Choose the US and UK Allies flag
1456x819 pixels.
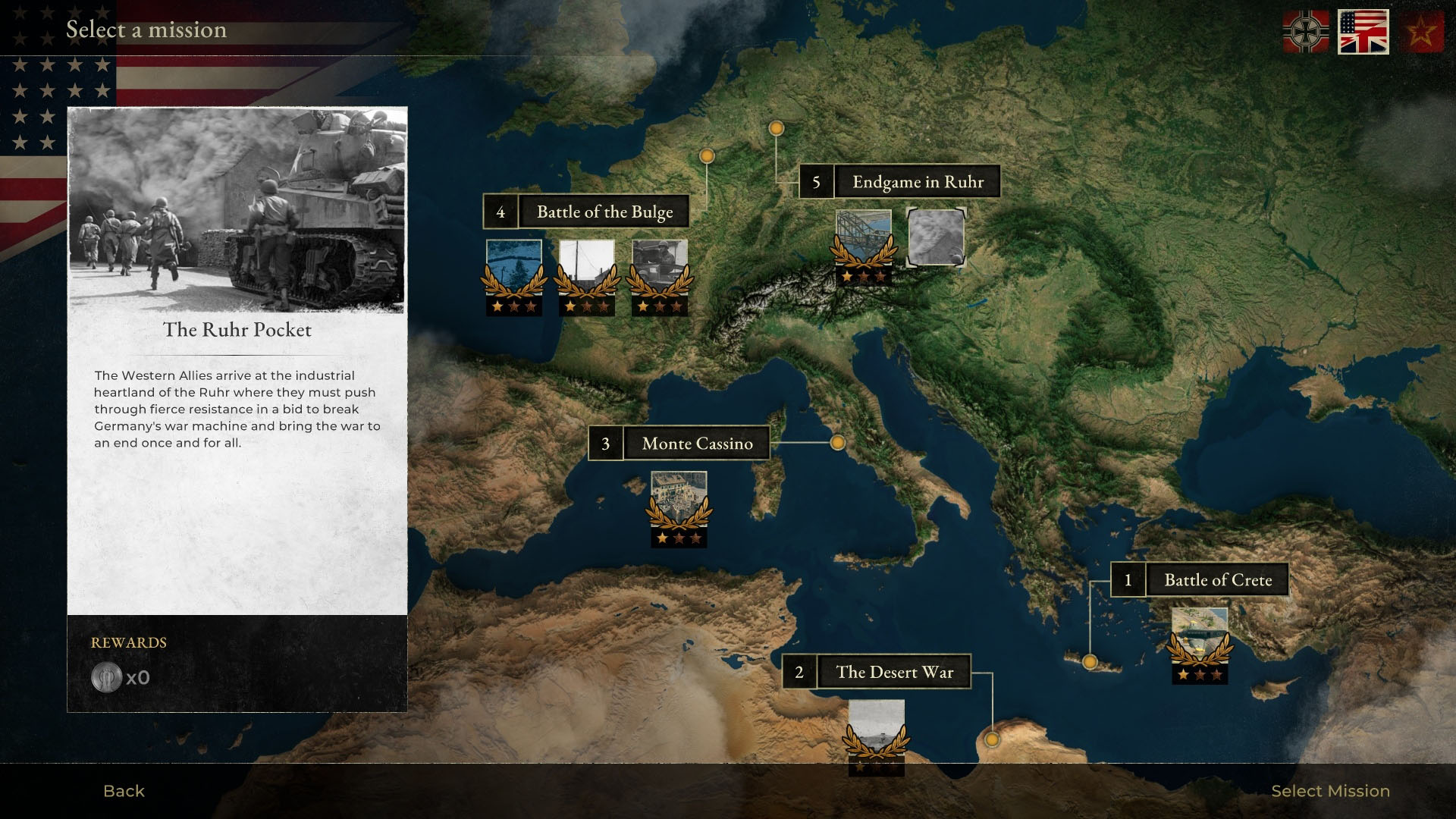(1363, 32)
